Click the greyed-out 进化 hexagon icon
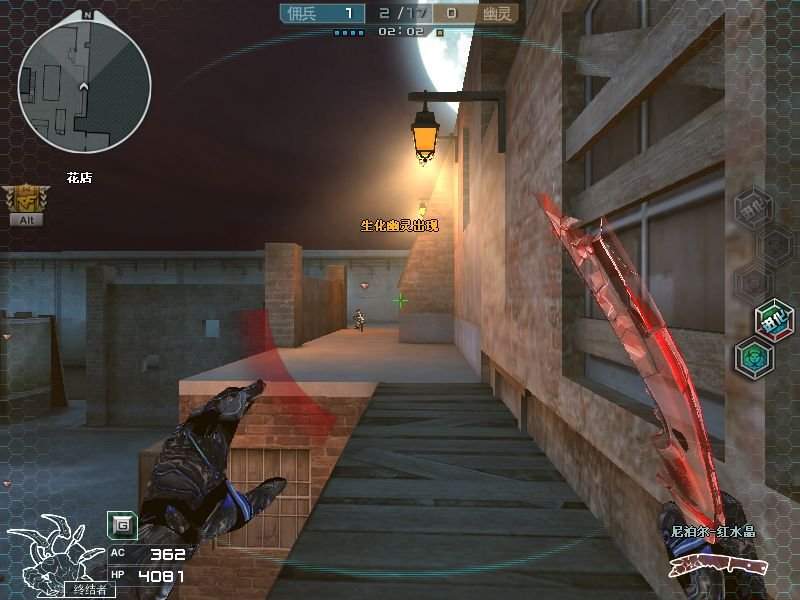Image resolution: width=800 pixels, height=600 pixels. tap(753, 208)
